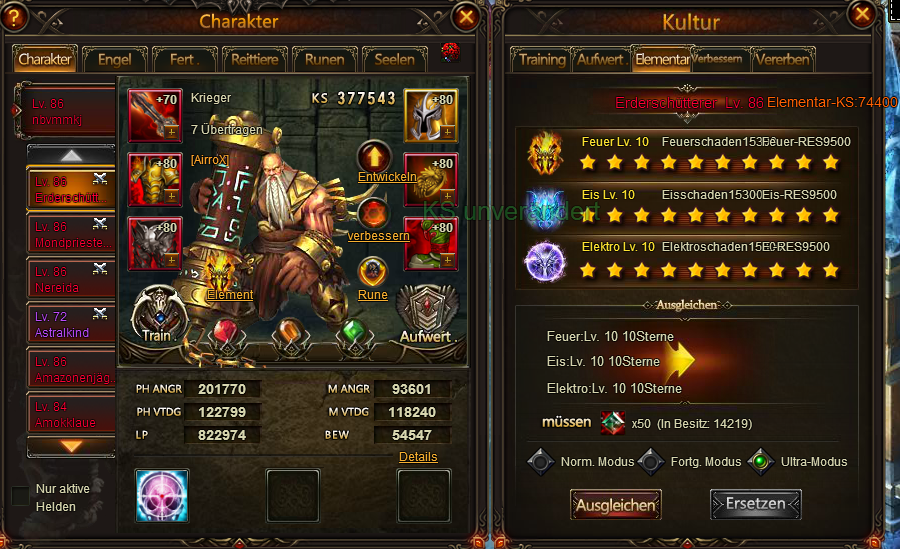This screenshot has height=549, width=900.
Task: Open the Training tab in Kultur
Action: point(542,59)
